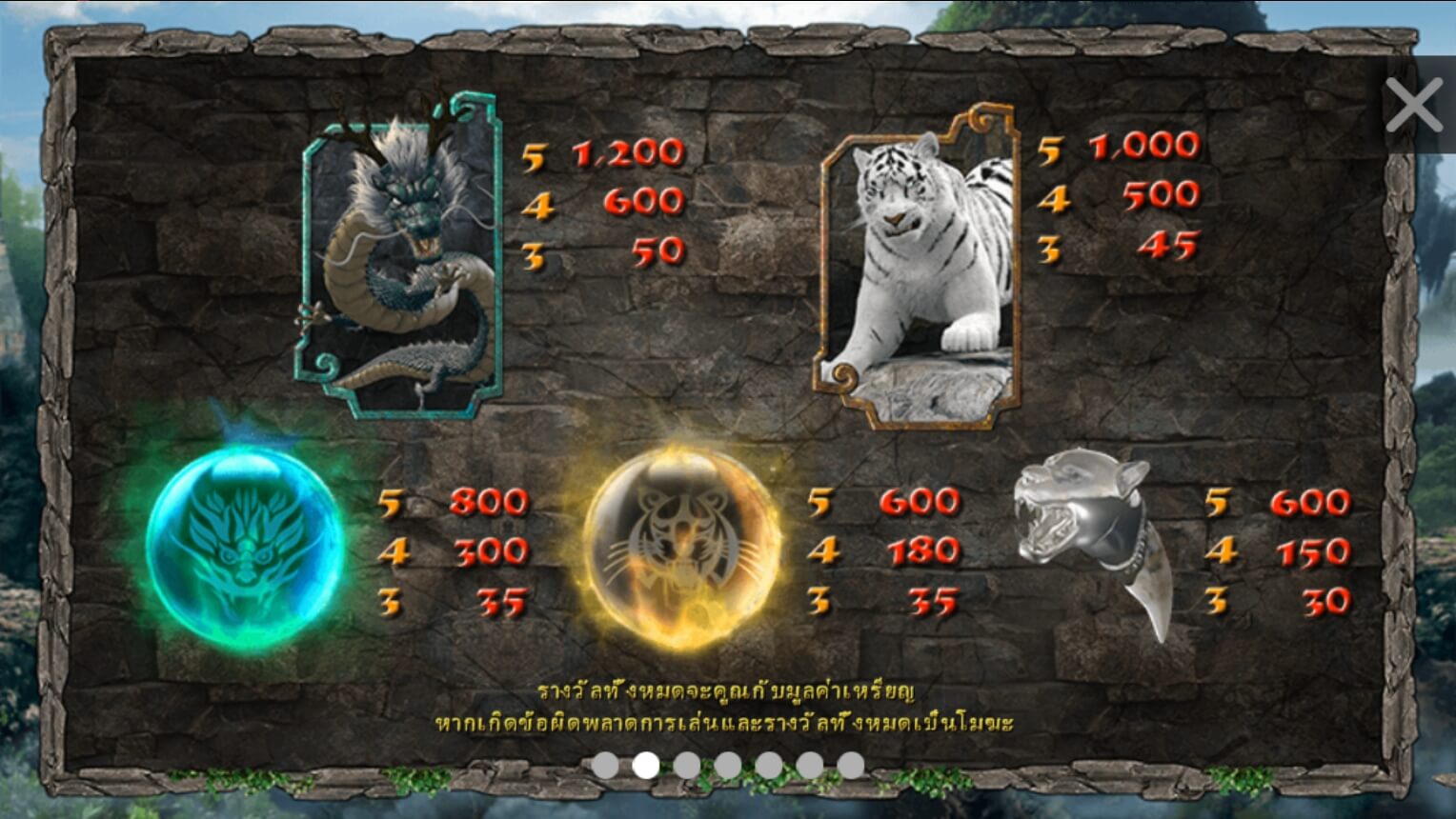
Task: Navigate to the sixth pagination dot
Action: click(809, 763)
